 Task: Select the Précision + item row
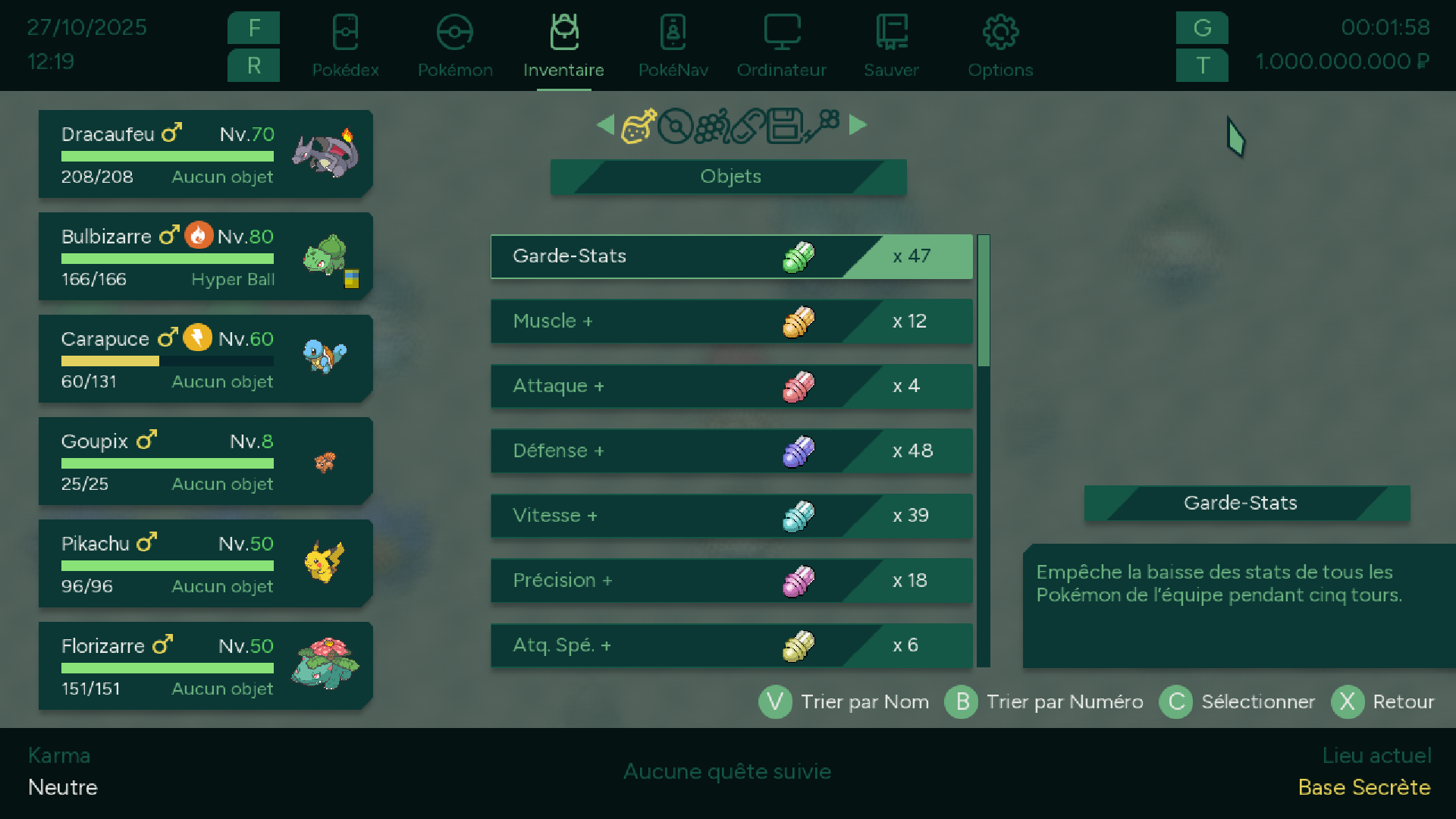(731, 581)
